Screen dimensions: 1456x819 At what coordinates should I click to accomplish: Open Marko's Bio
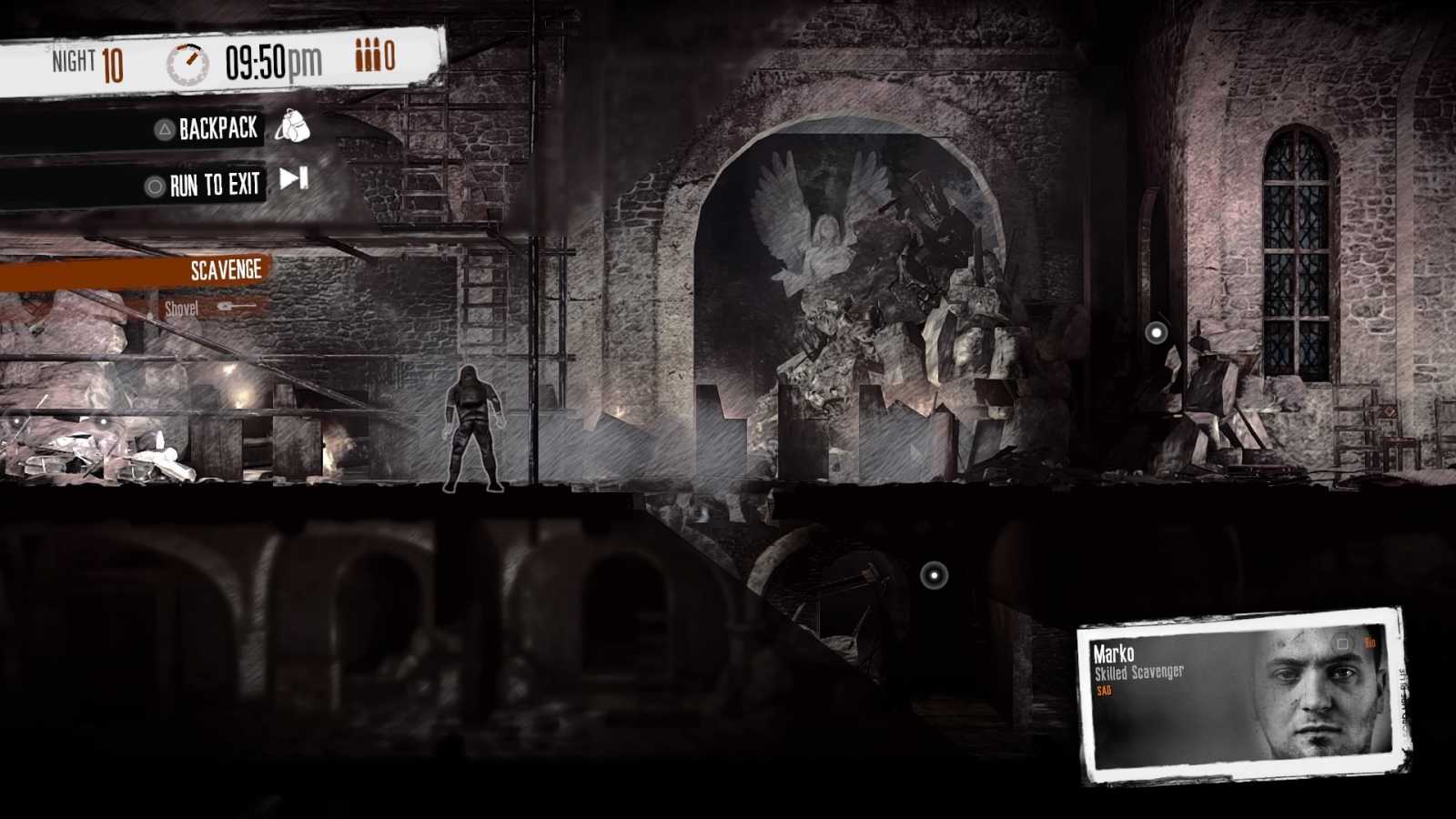point(1369,643)
